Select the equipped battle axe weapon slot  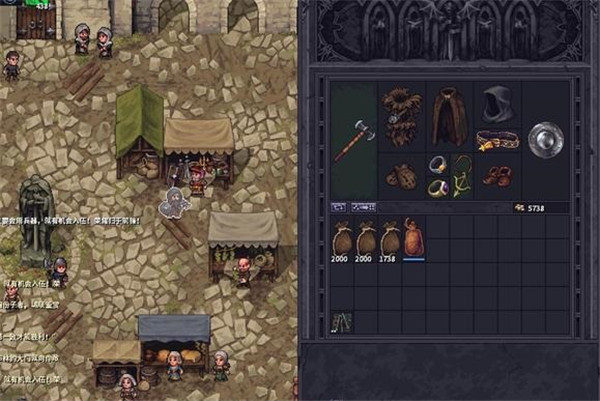[354, 140]
